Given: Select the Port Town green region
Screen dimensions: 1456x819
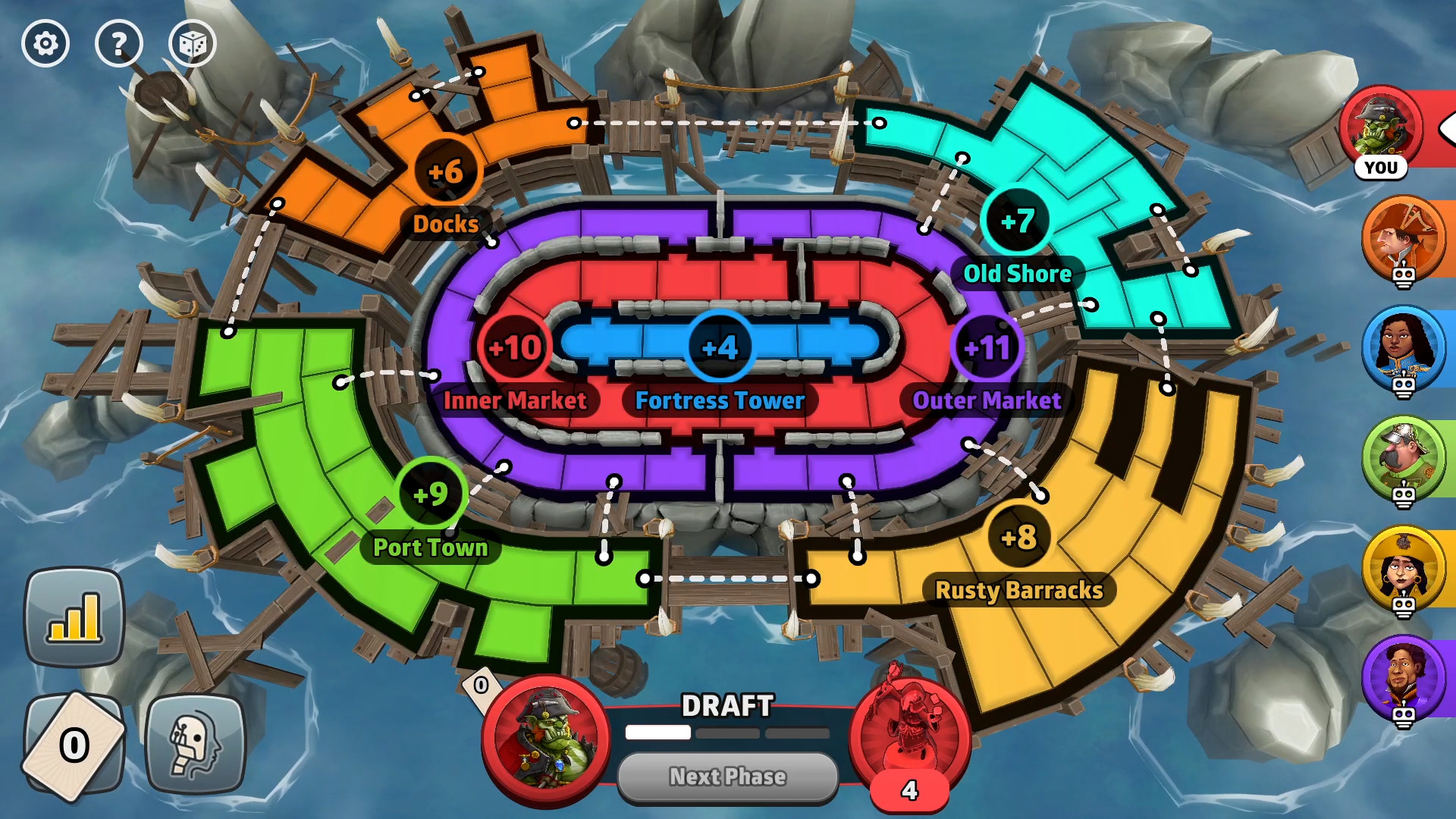Looking at the screenshot, I should pyautogui.click(x=431, y=493).
